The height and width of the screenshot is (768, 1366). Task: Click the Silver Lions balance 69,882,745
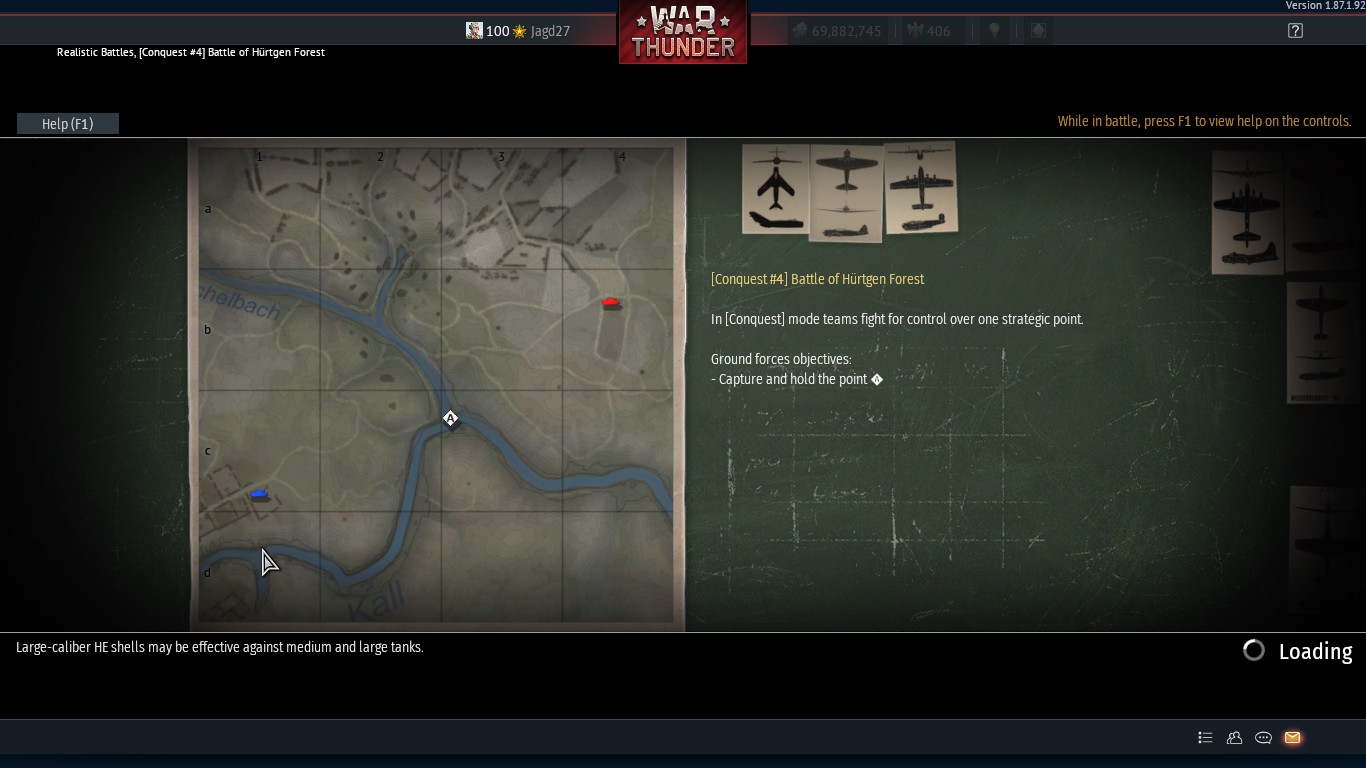coord(837,31)
